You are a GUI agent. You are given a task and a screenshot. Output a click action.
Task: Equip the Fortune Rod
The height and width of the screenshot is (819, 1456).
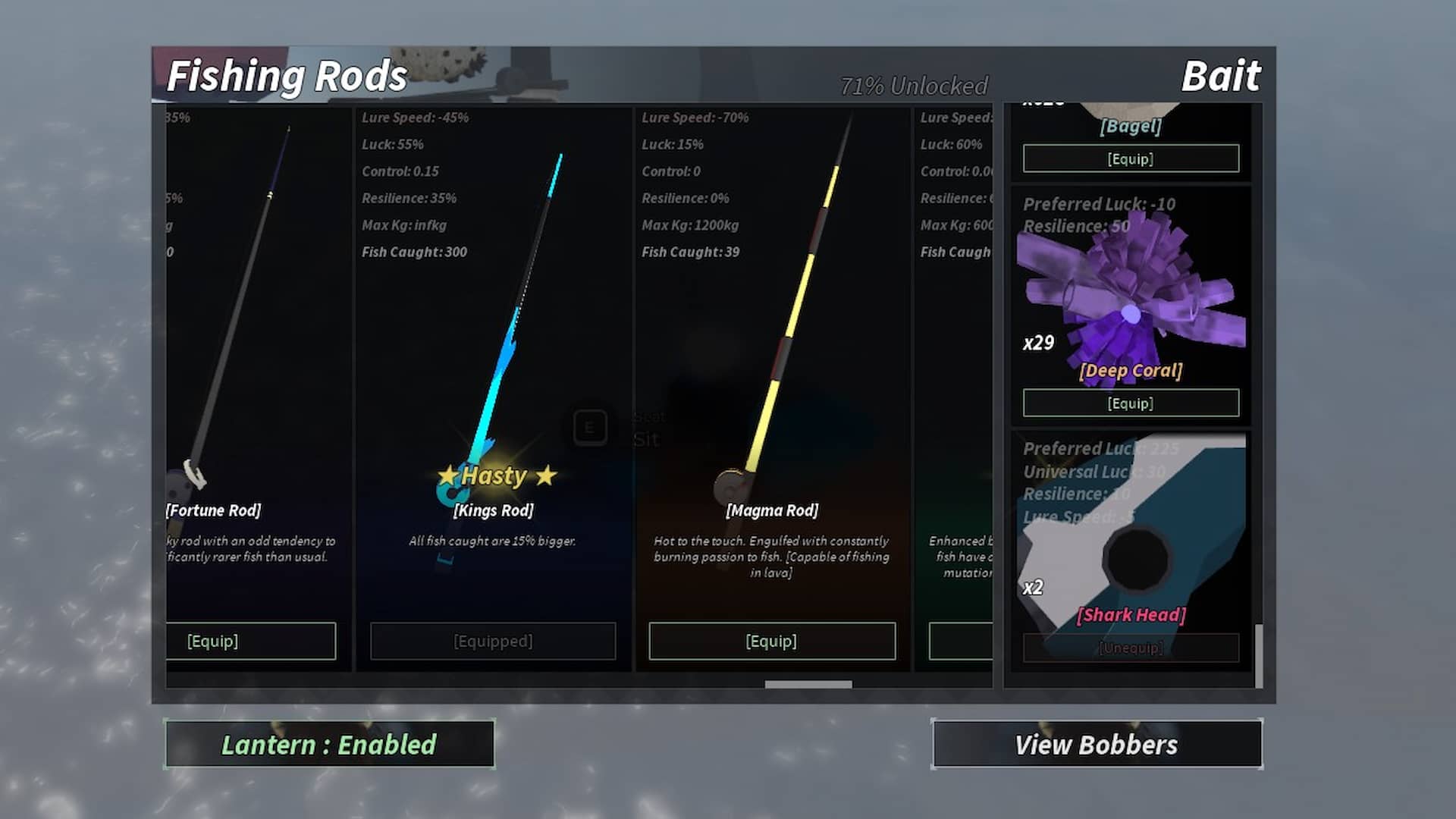coord(250,642)
